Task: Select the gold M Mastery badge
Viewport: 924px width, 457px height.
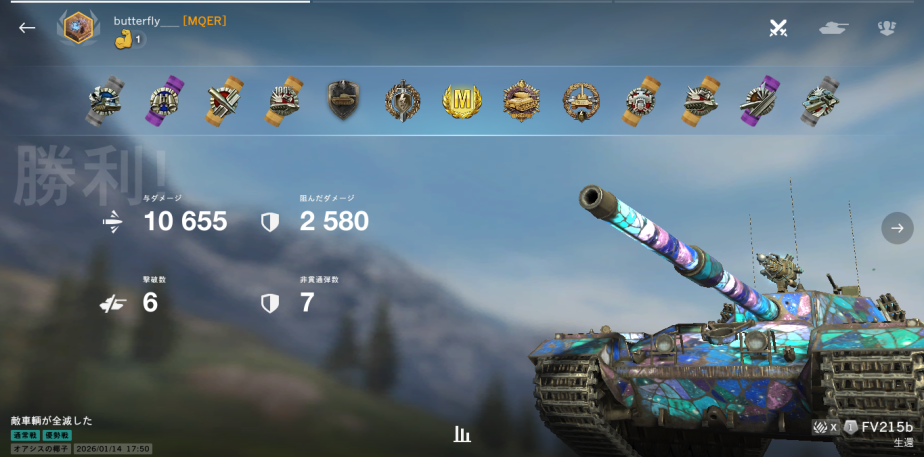Action: click(462, 100)
